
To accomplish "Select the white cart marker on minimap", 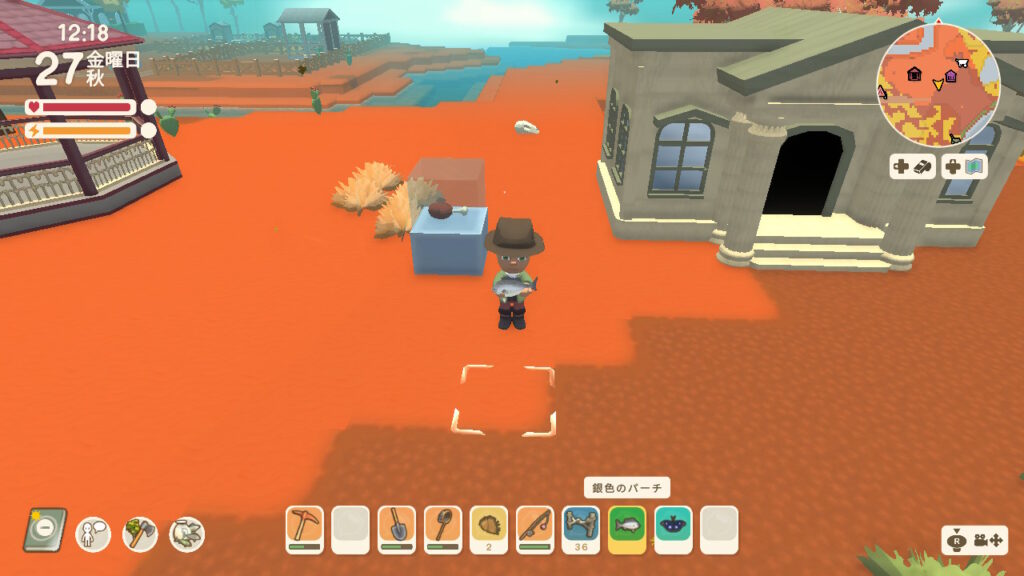I will click(x=962, y=62).
